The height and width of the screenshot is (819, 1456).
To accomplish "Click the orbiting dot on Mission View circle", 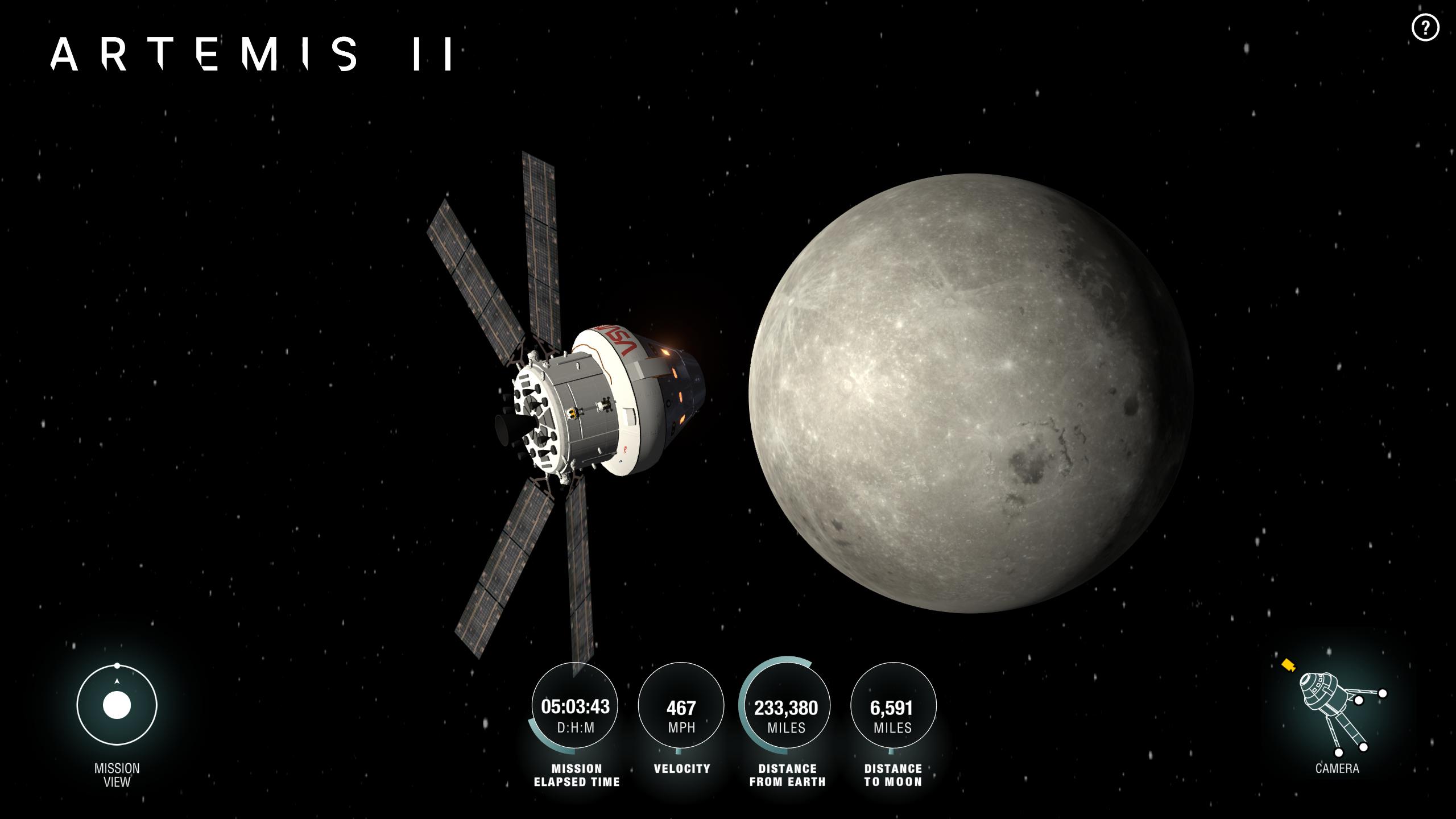I will (117, 664).
